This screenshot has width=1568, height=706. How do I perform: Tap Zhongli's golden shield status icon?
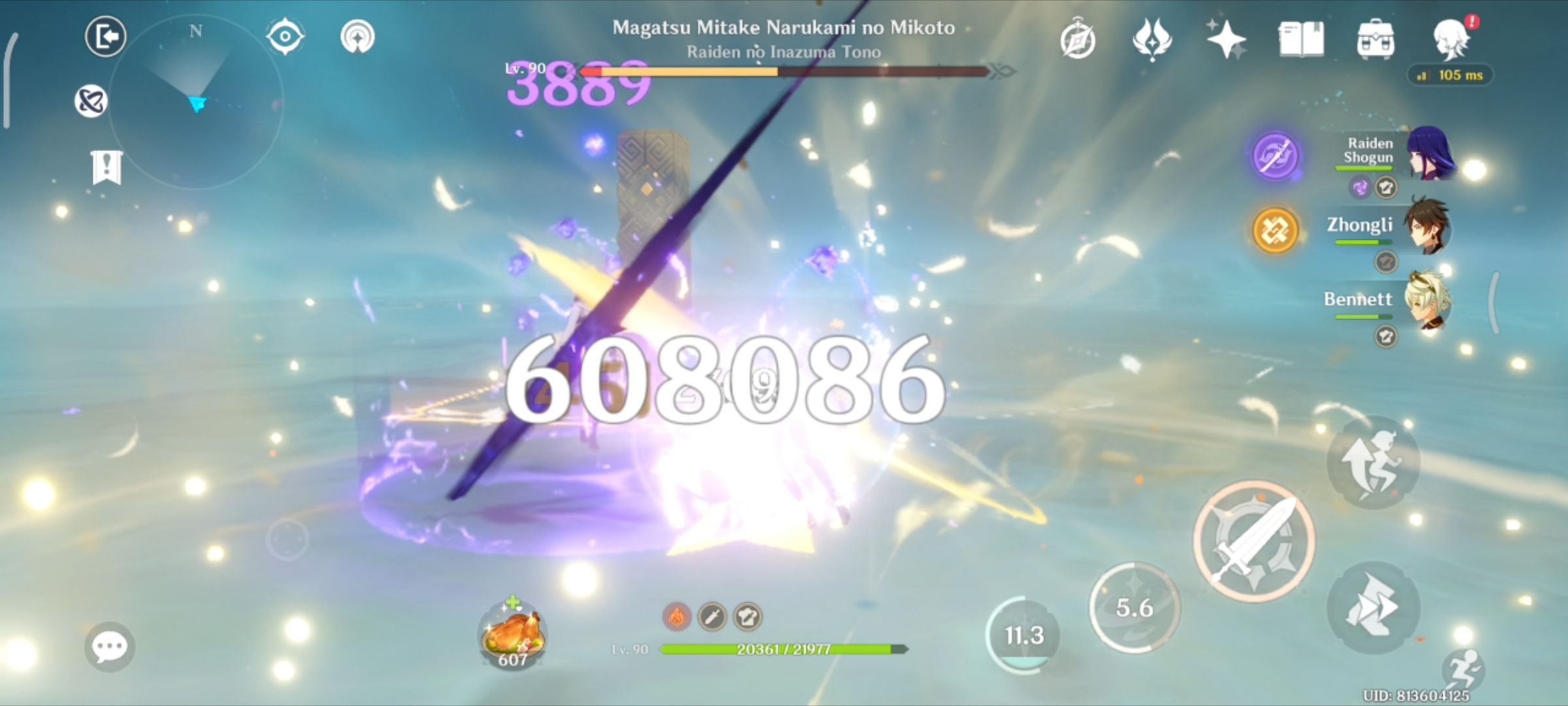[1275, 230]
